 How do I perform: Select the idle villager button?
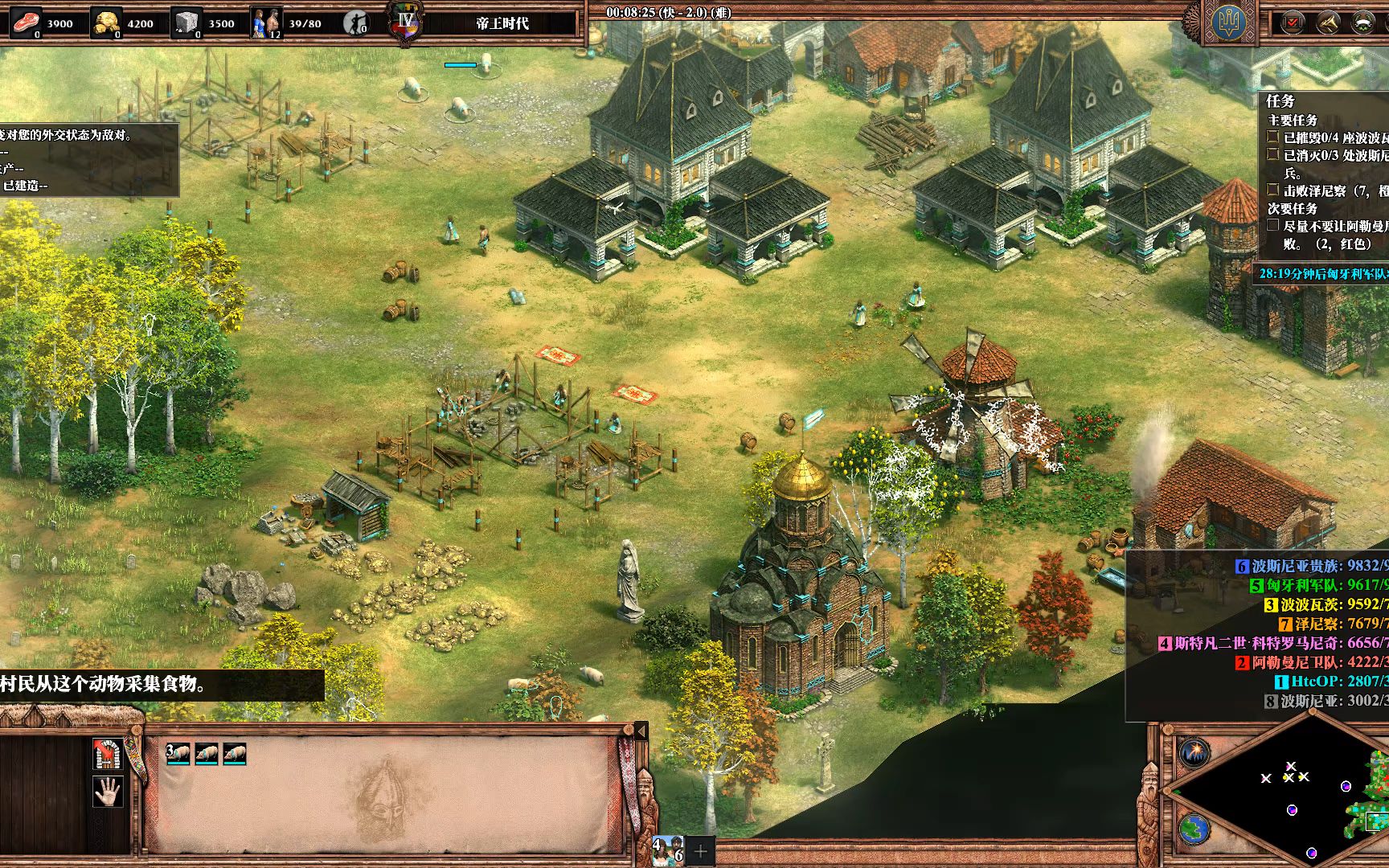(x=354, y=23)
